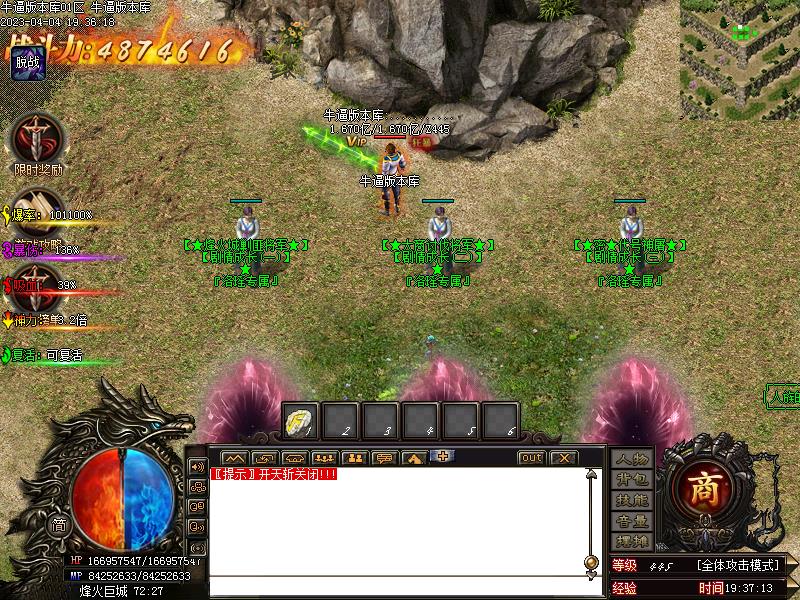Image resolution: width=800 pixels, height=600 pixels.
Task: Open the 人物 character panel
Action: coord(632,459)
